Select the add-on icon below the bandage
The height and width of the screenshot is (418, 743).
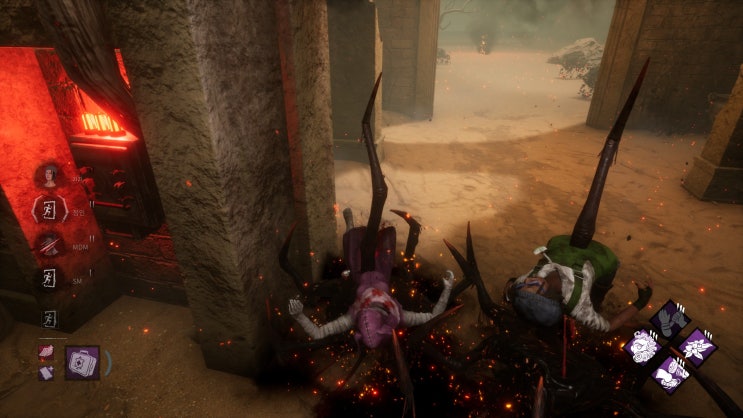tap(46, 372)
